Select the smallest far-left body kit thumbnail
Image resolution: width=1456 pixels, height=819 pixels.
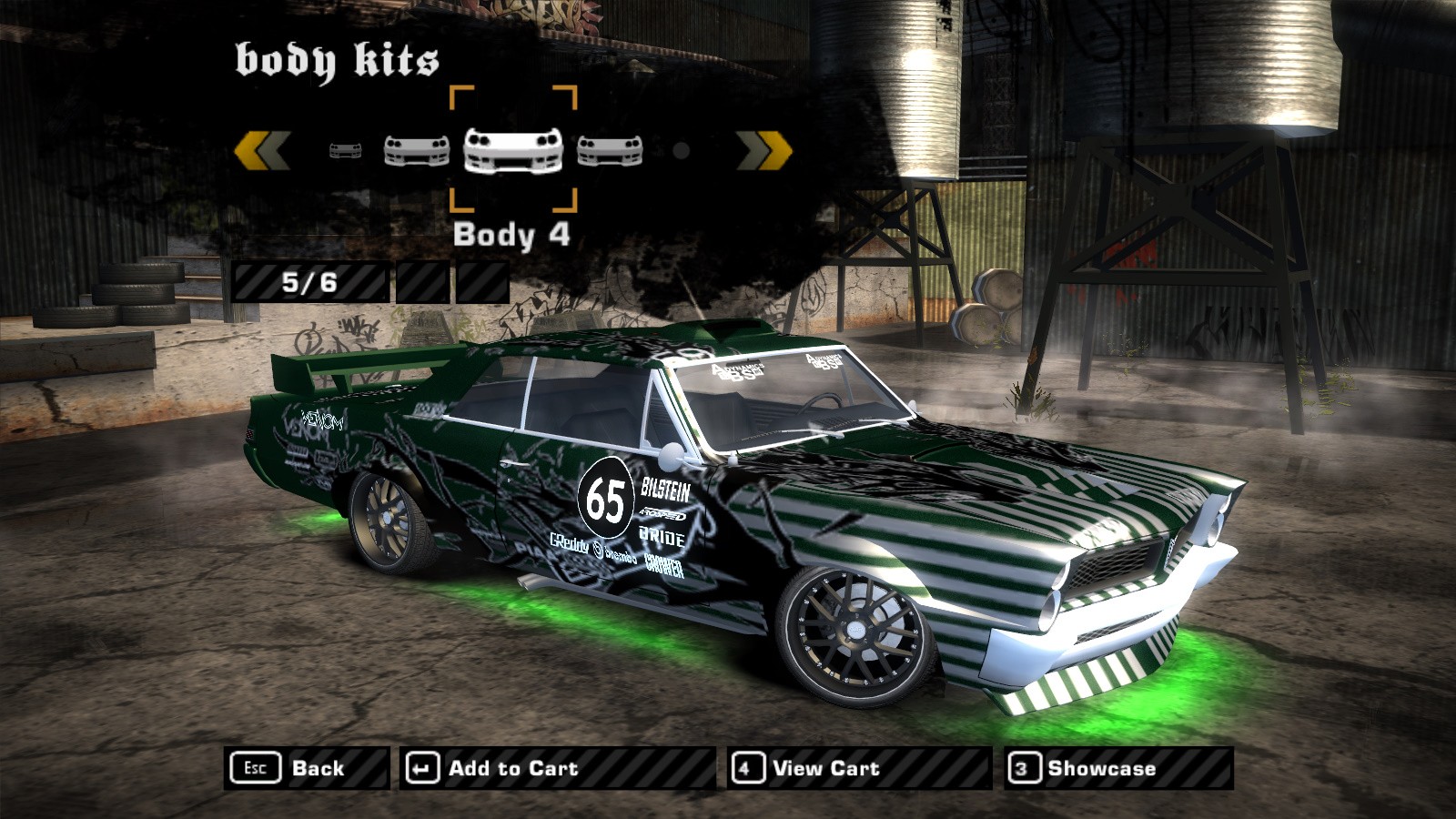coord(346,150)
